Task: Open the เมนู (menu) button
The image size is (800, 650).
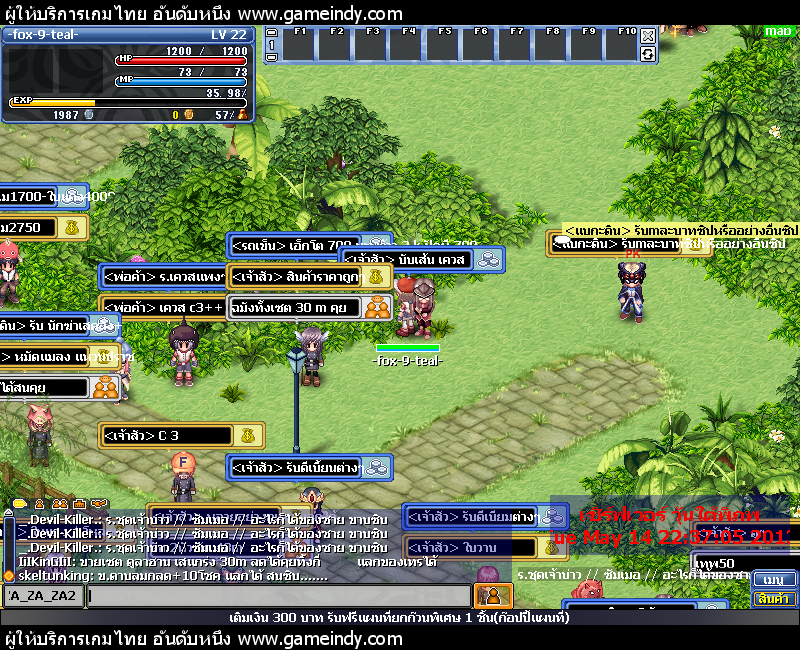Action: (775, 580)
